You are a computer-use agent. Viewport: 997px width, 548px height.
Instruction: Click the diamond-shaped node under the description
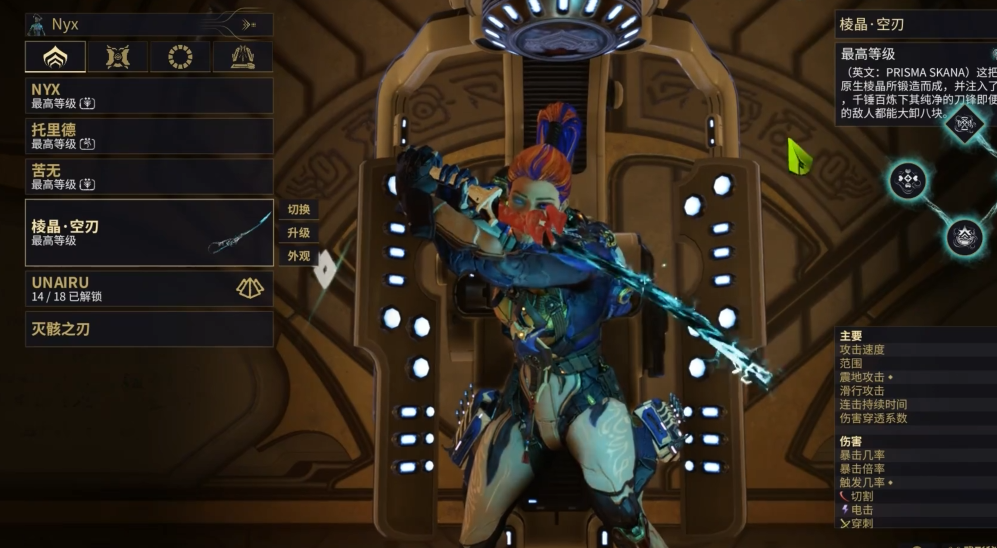(964, 124)
